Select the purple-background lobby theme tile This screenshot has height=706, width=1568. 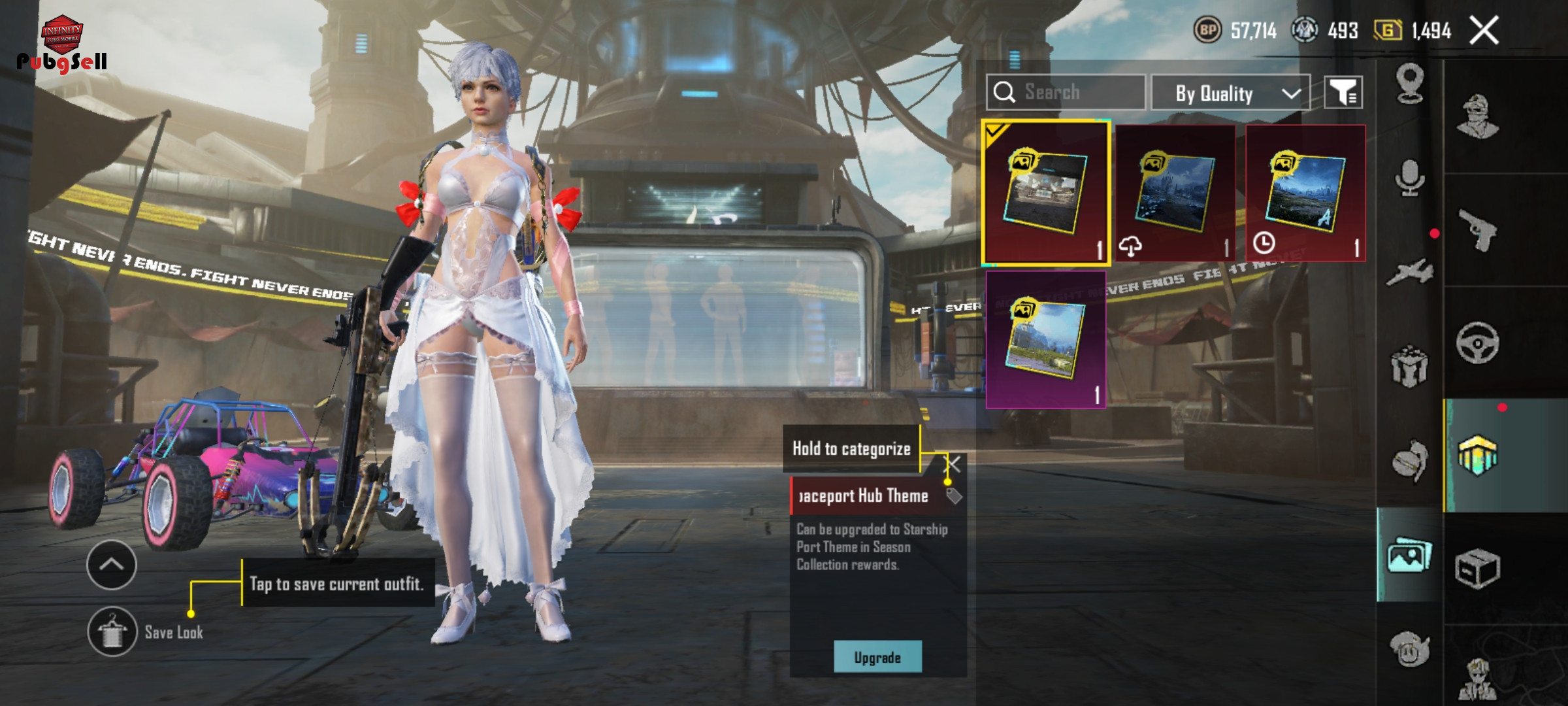(x=1045, y=340)
